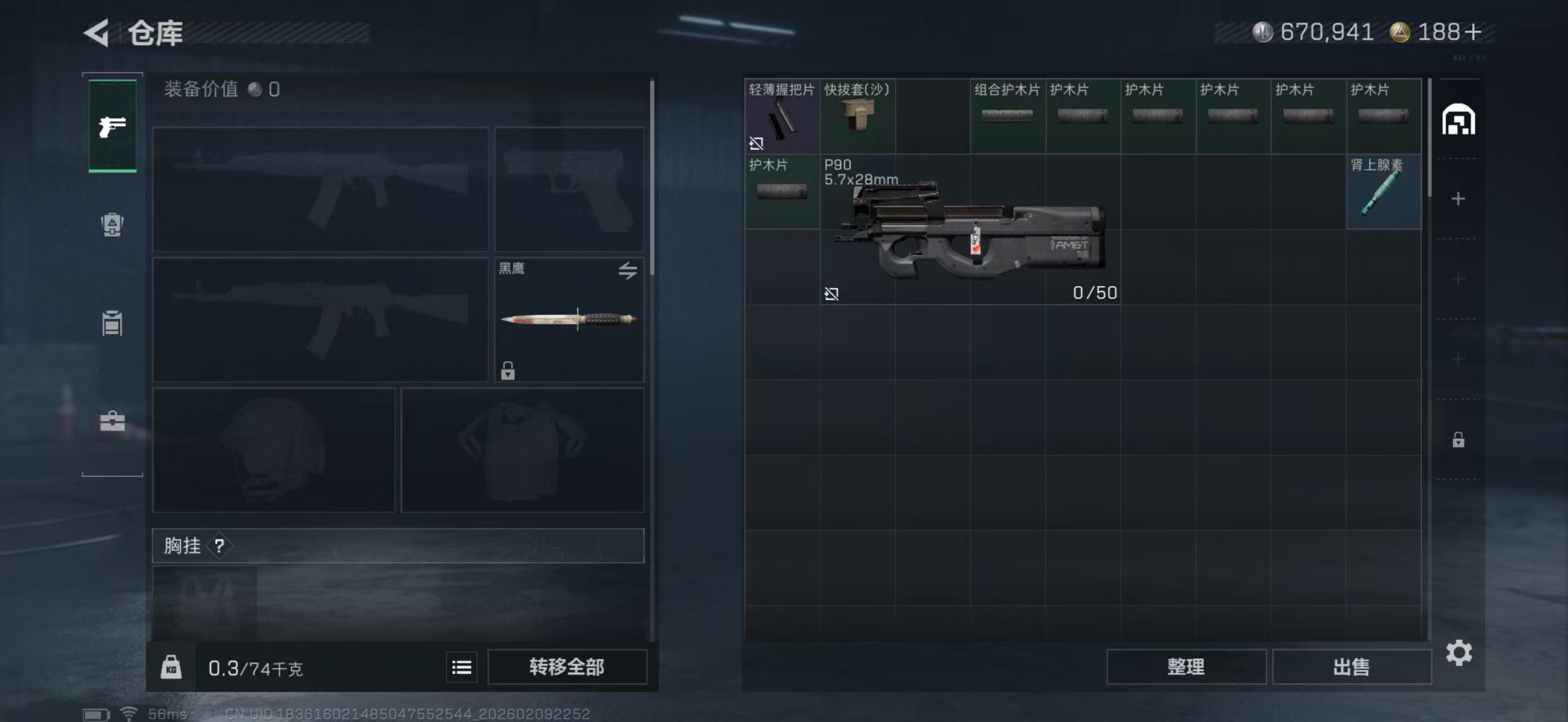Click the 出售 sell button

[1351, 667]
